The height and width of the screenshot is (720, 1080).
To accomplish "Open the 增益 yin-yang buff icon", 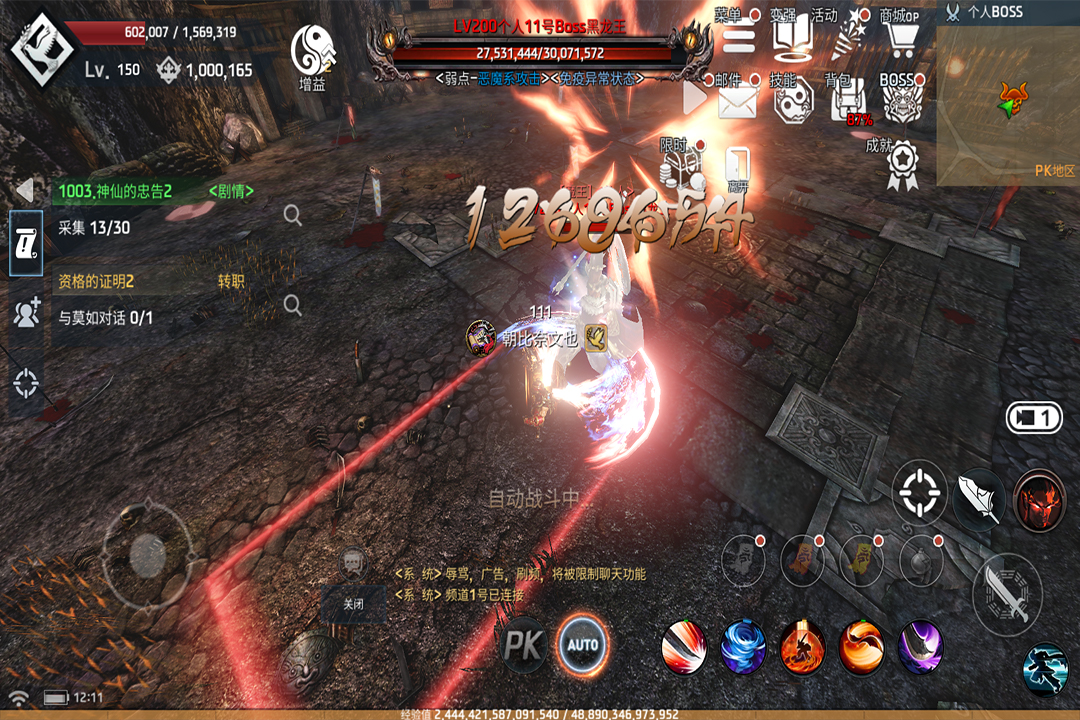I will (x=312, y=52).
